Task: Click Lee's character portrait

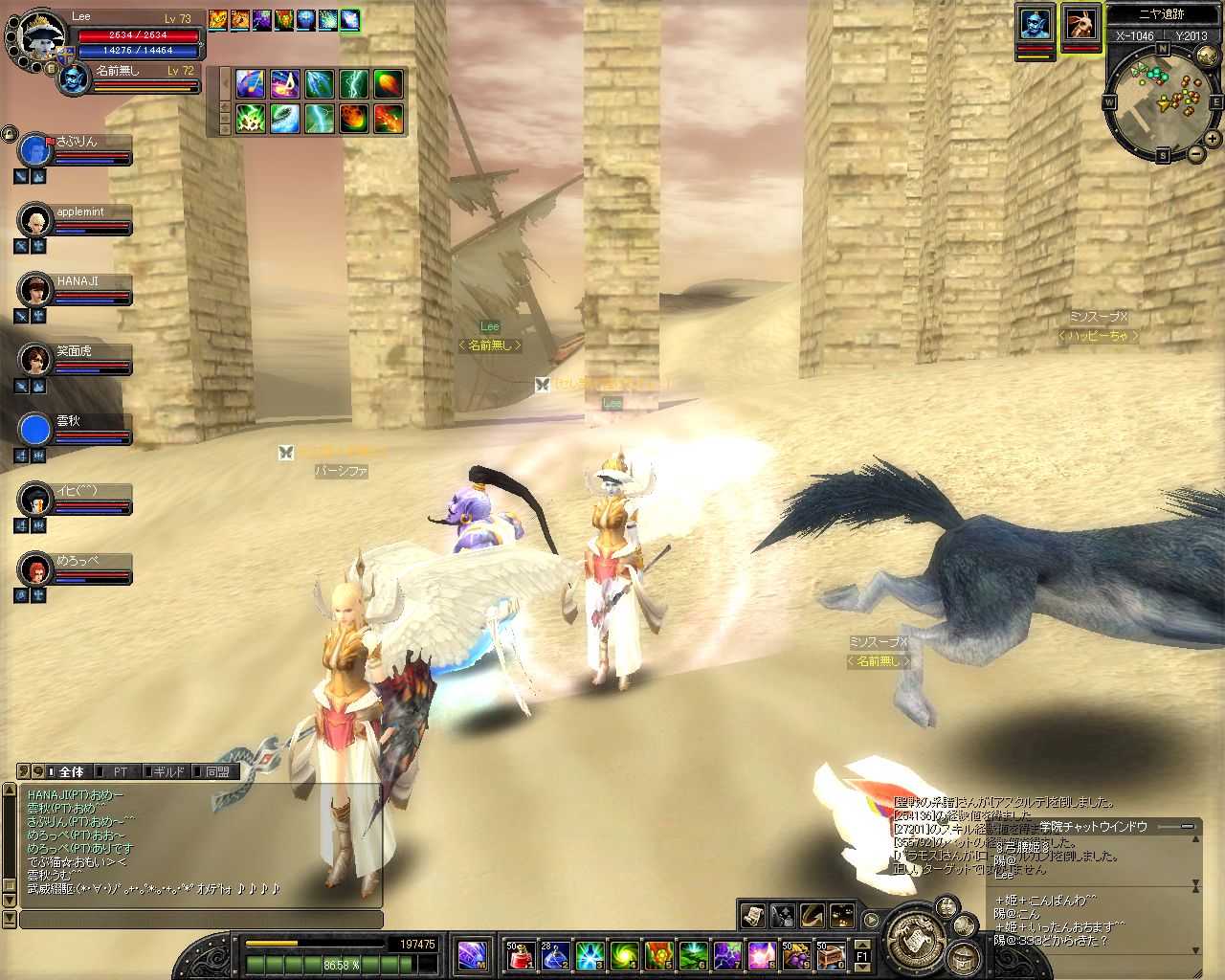Action: pos(38,38)
